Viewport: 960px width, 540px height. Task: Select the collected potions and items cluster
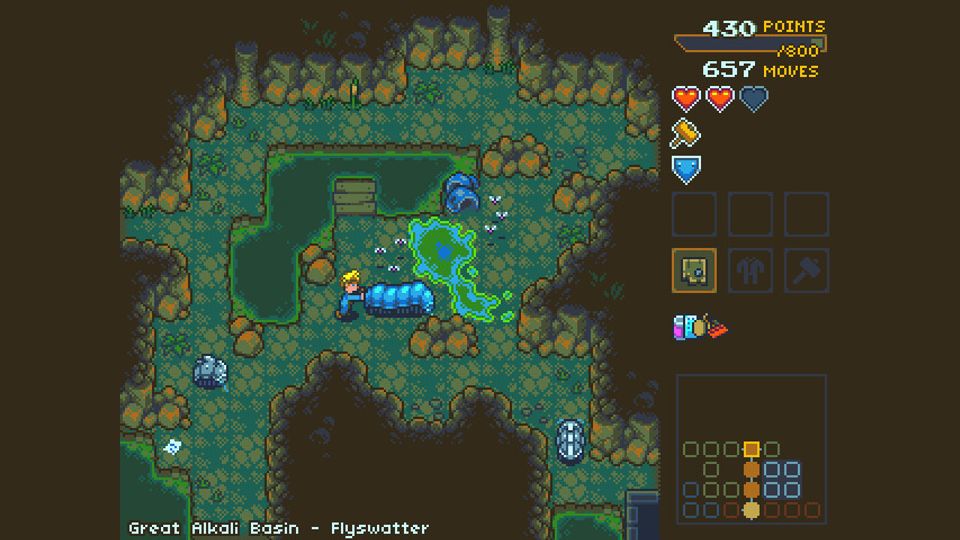700,327
